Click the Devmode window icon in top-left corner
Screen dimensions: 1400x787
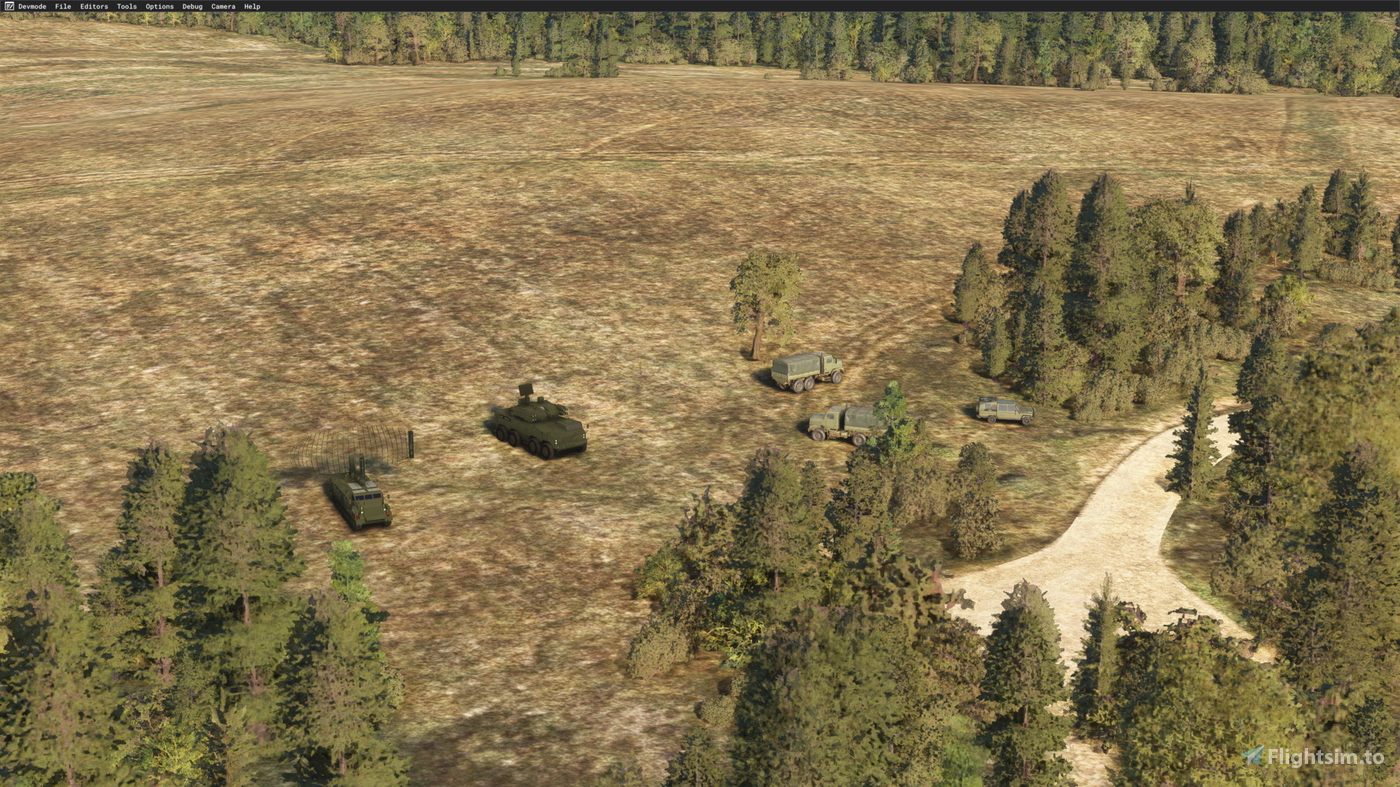[8, 6]
